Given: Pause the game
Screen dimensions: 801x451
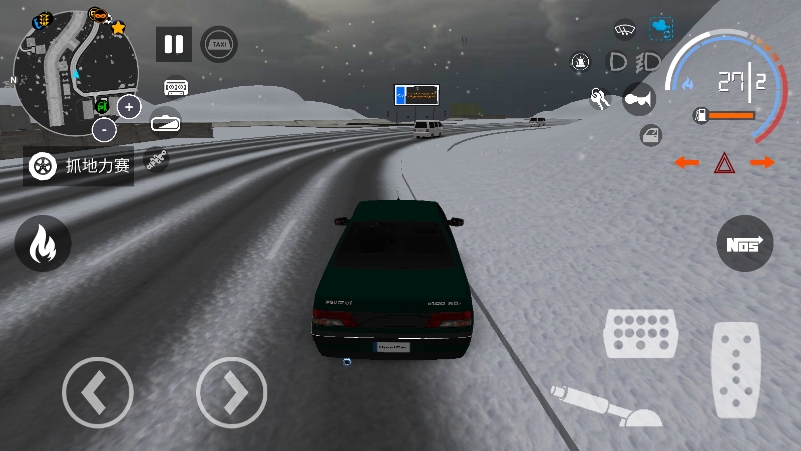Looking at the screenshot, I should [x=174, y=44].
